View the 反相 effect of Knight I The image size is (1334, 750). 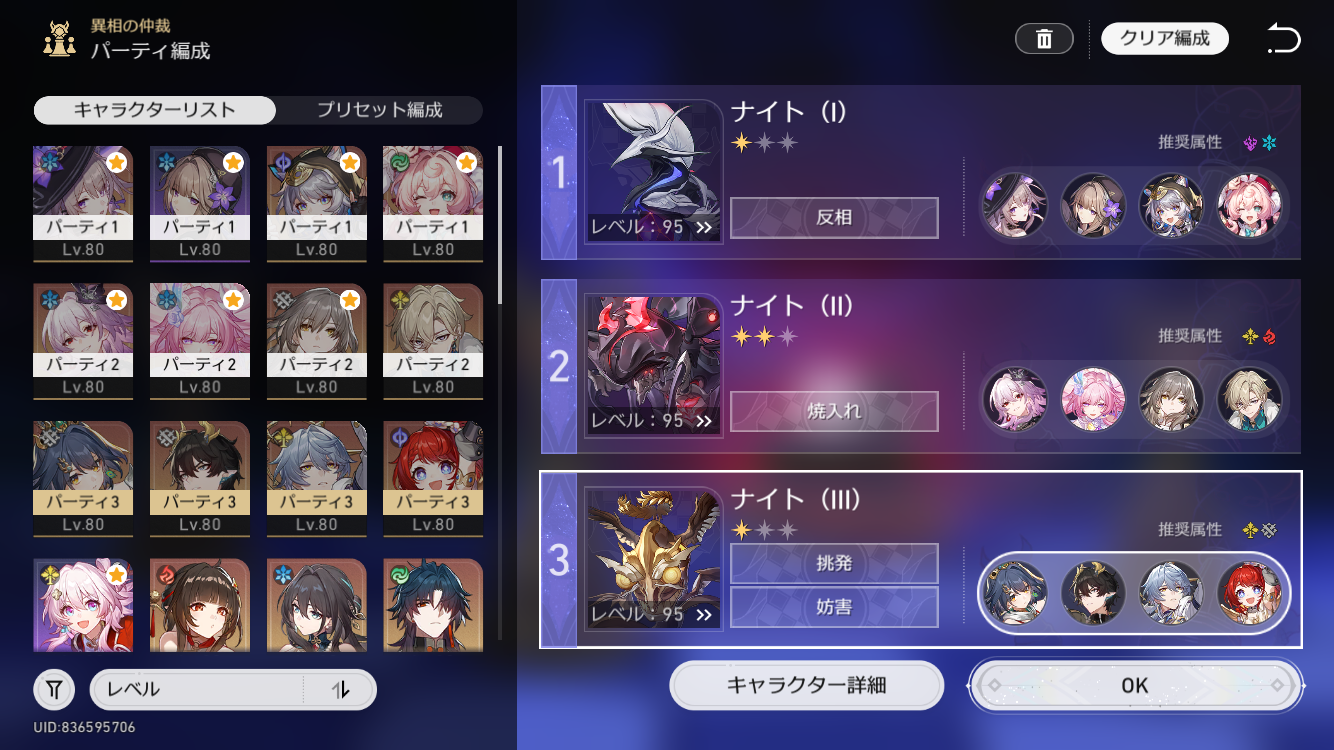tap(834, 218)
